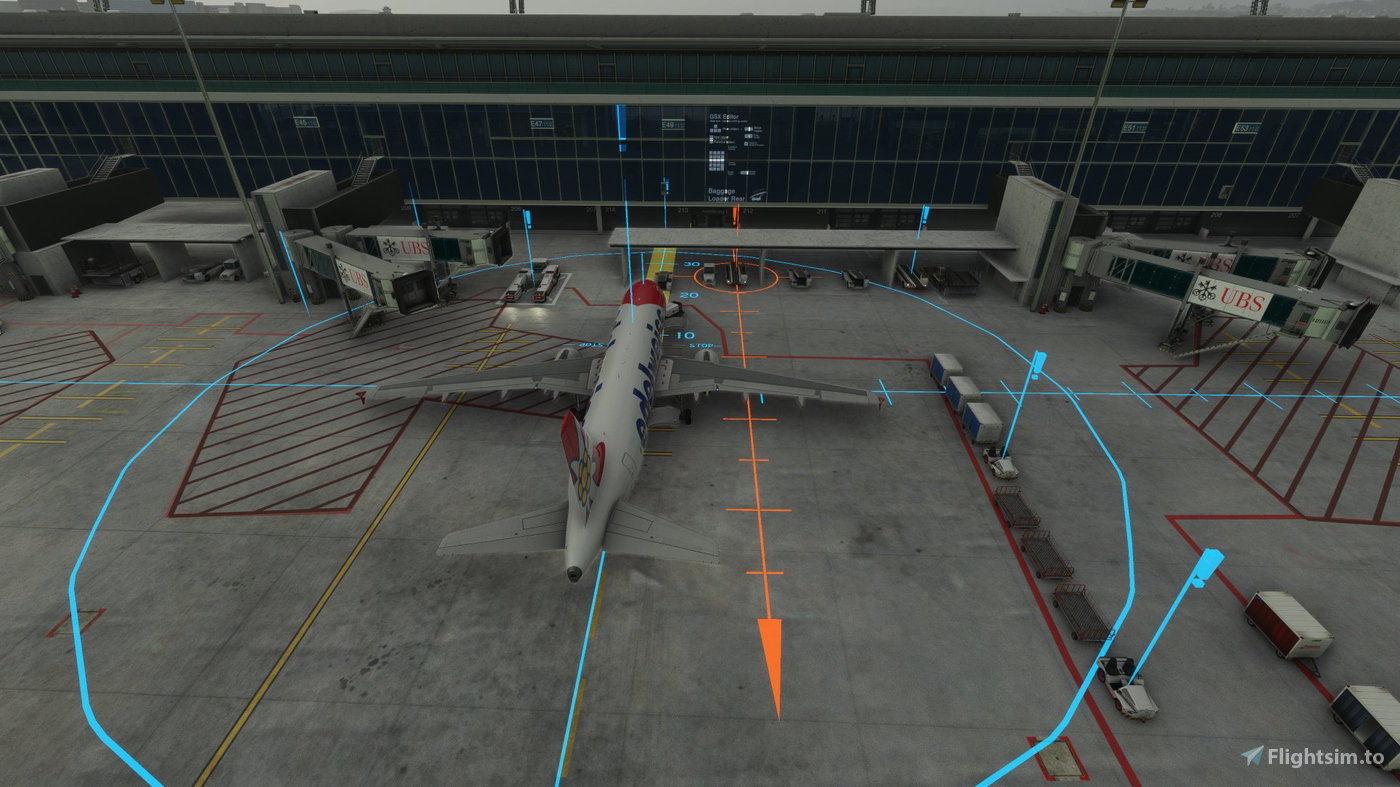Toggle Pitch/Bank editing mode in GSX legend
This screenshot has width=1400, height=787.
pyautogui.click(x=746, y=143)
